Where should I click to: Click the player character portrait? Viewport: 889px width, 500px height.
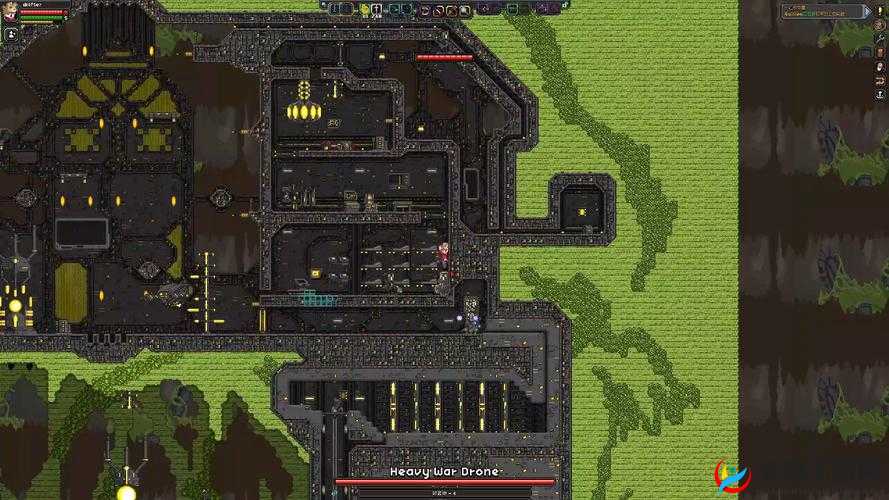(x=10, y=12)
